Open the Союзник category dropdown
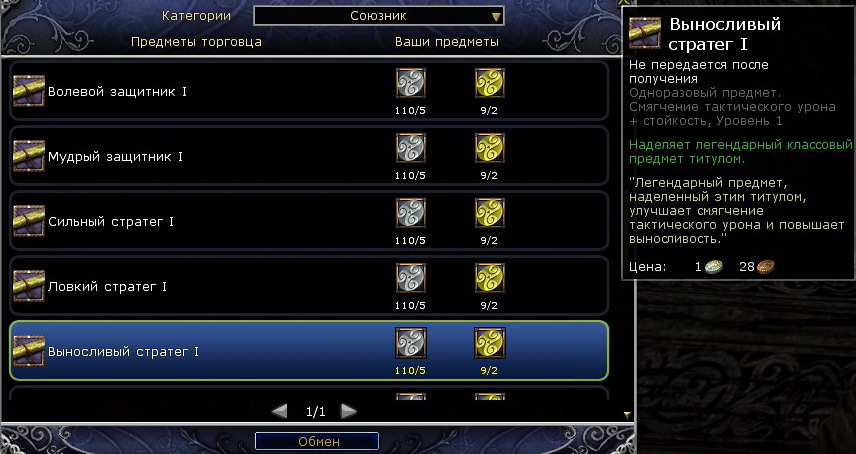Image resolution: width=856 pixels, height=454 pixels. (x=379, y=16)
